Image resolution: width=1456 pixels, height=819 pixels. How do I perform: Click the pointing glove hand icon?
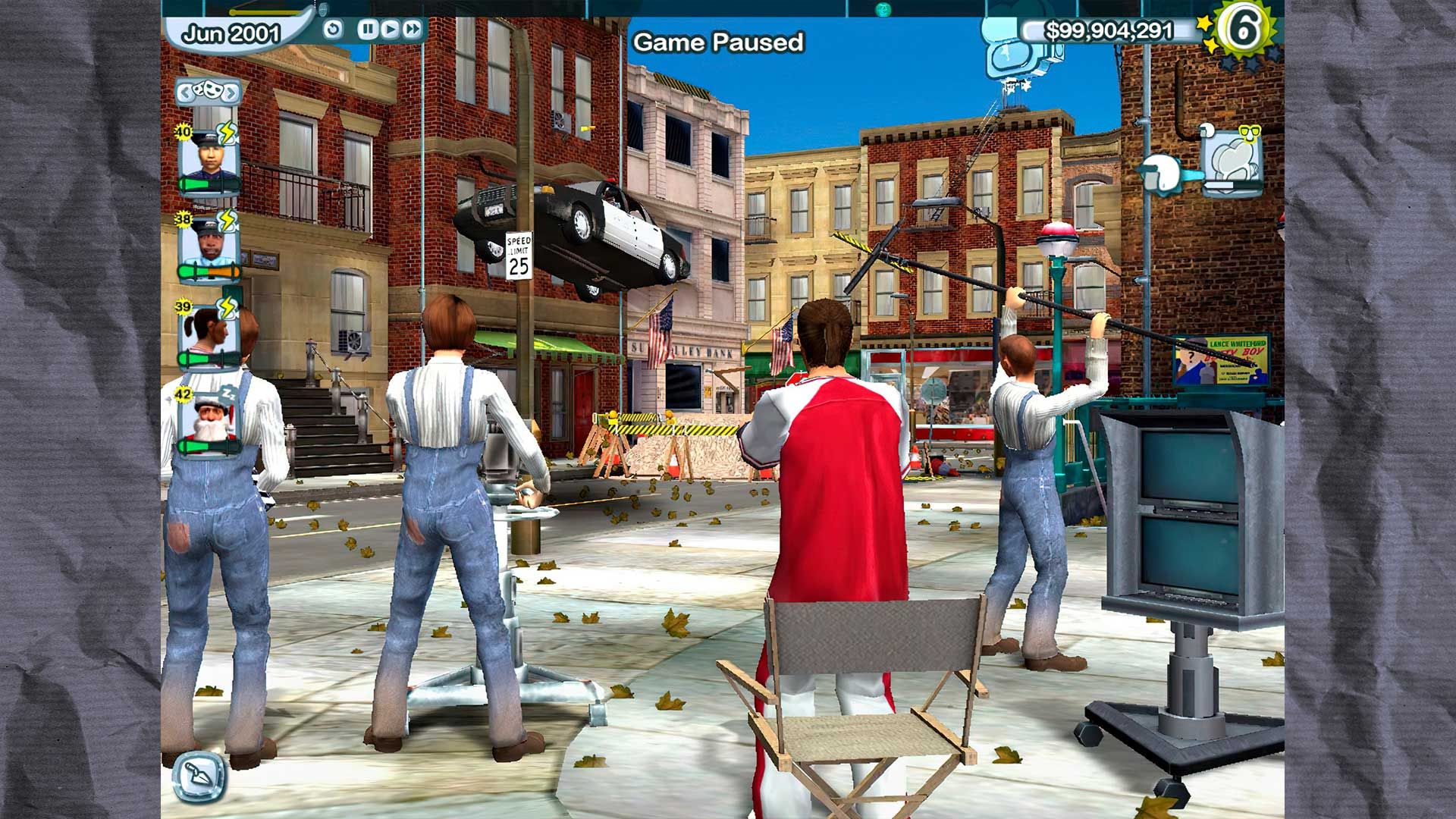click(x=1164, y=174)
